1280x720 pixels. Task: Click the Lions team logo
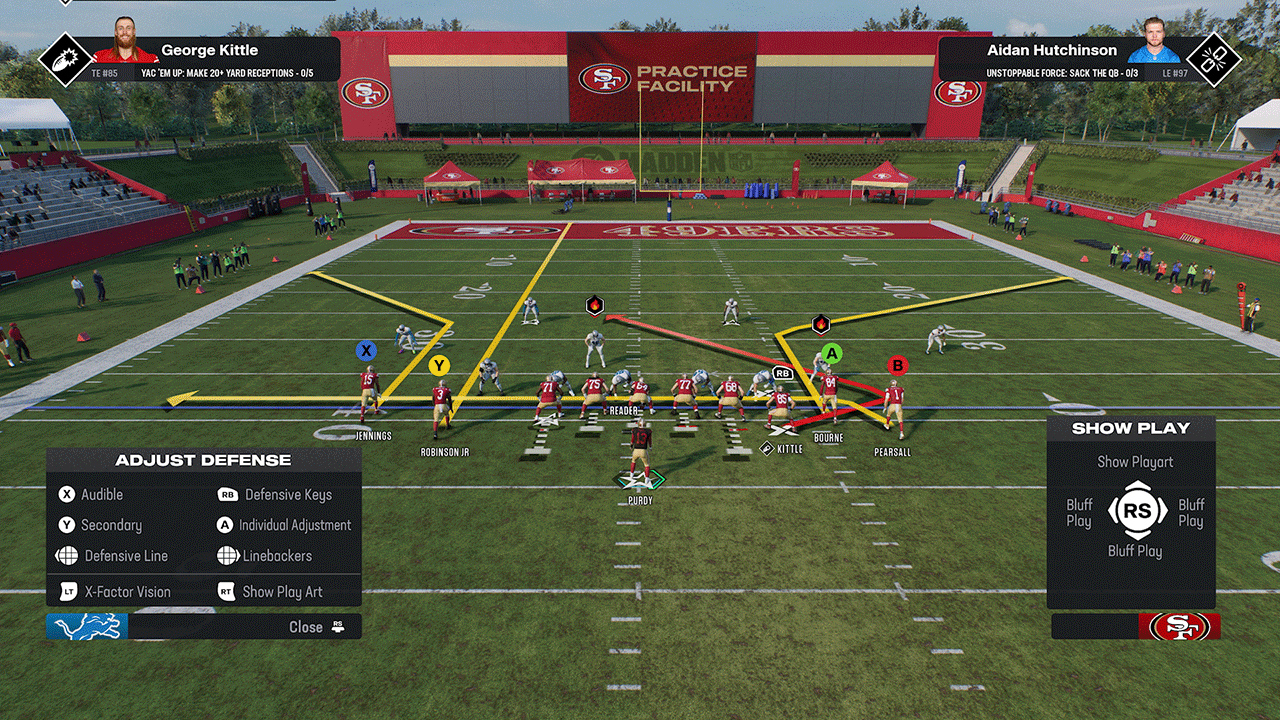[x=87, y=627]
